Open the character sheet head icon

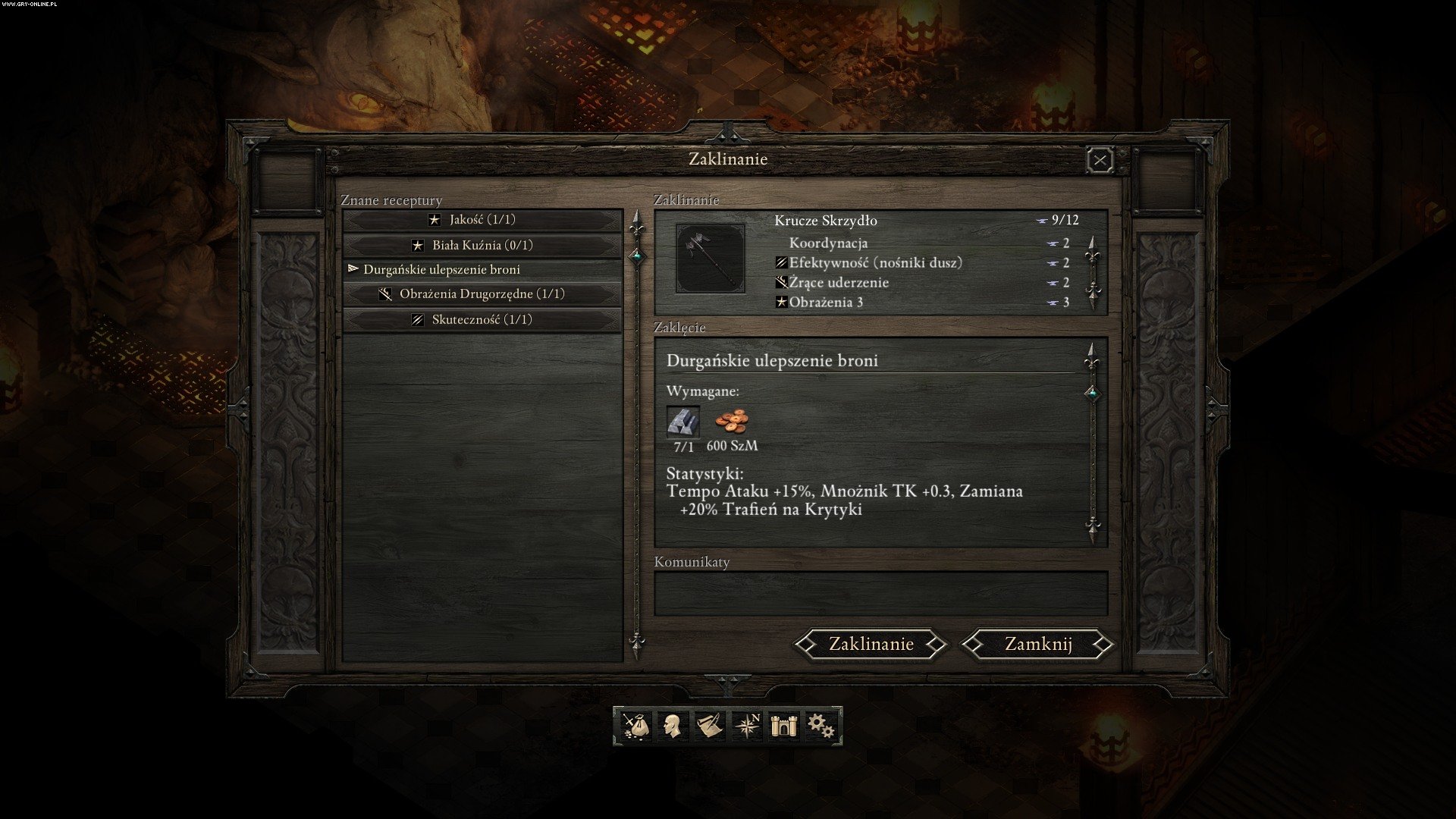point(671,726)
